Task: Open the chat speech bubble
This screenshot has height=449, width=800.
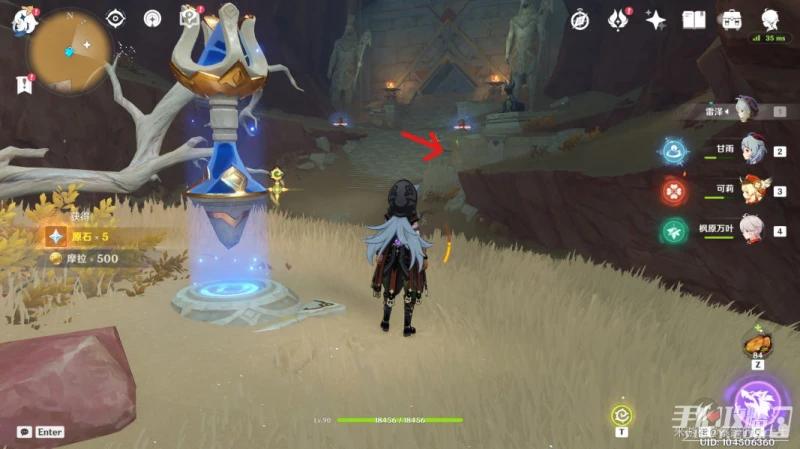Action: point(24,432)
